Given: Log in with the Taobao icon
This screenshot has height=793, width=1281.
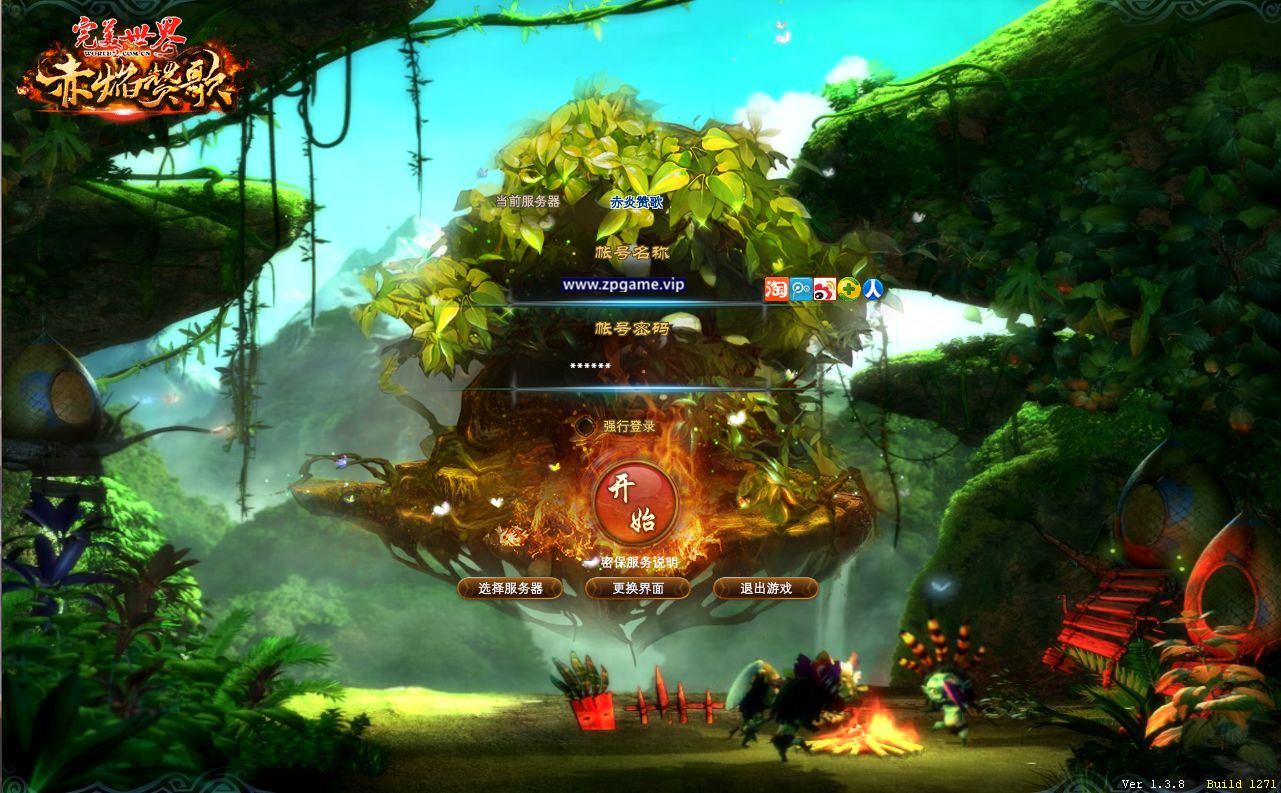Looking at the screenshot, I should tap(776, 289).
